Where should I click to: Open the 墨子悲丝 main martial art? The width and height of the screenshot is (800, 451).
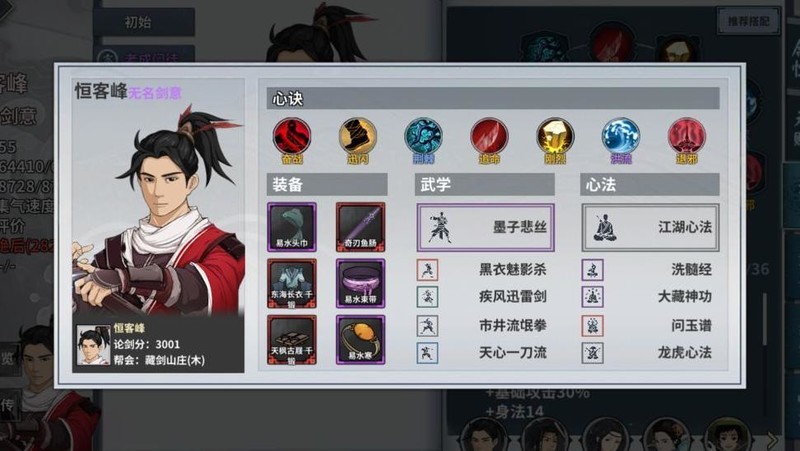(x=485, y=227)
